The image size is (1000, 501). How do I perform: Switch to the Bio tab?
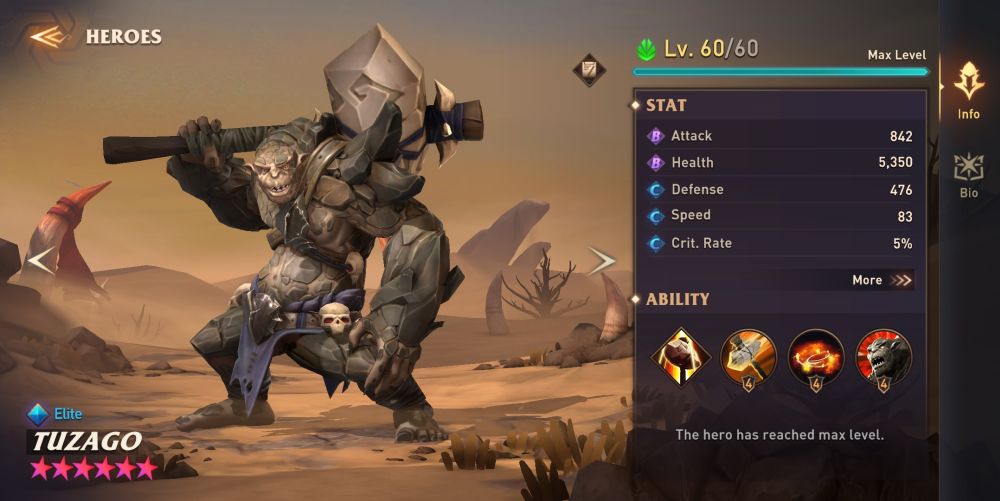coord(968,175)
